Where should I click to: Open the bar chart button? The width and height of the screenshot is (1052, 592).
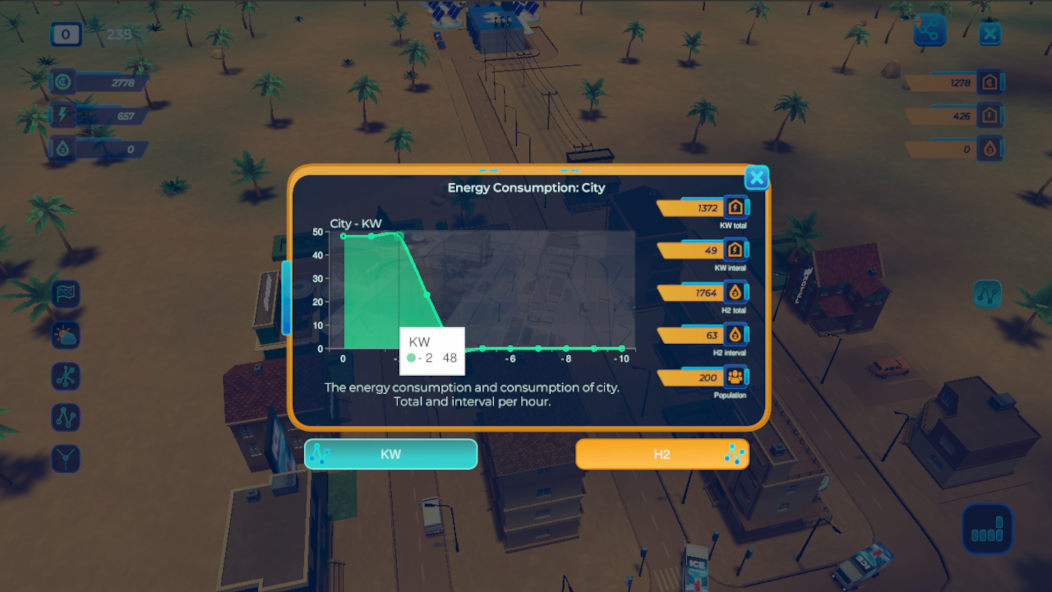(x=987, y=529)
